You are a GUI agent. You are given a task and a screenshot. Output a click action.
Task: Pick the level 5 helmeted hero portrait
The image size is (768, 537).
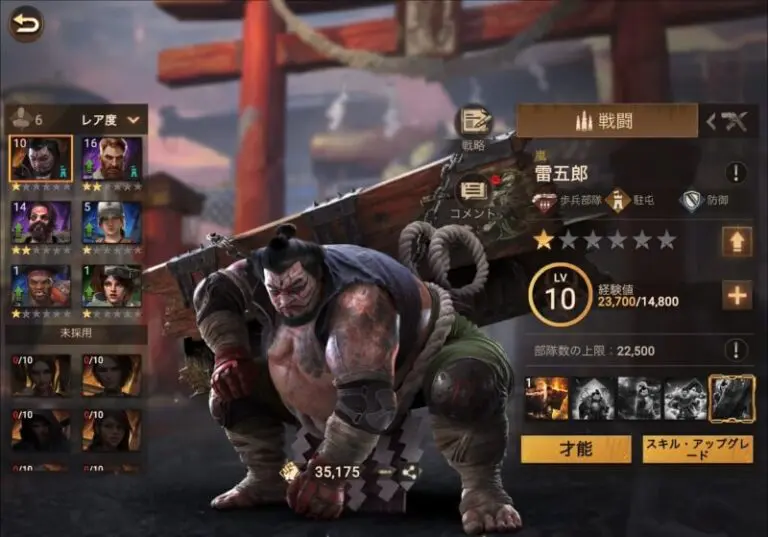(112, 222)
